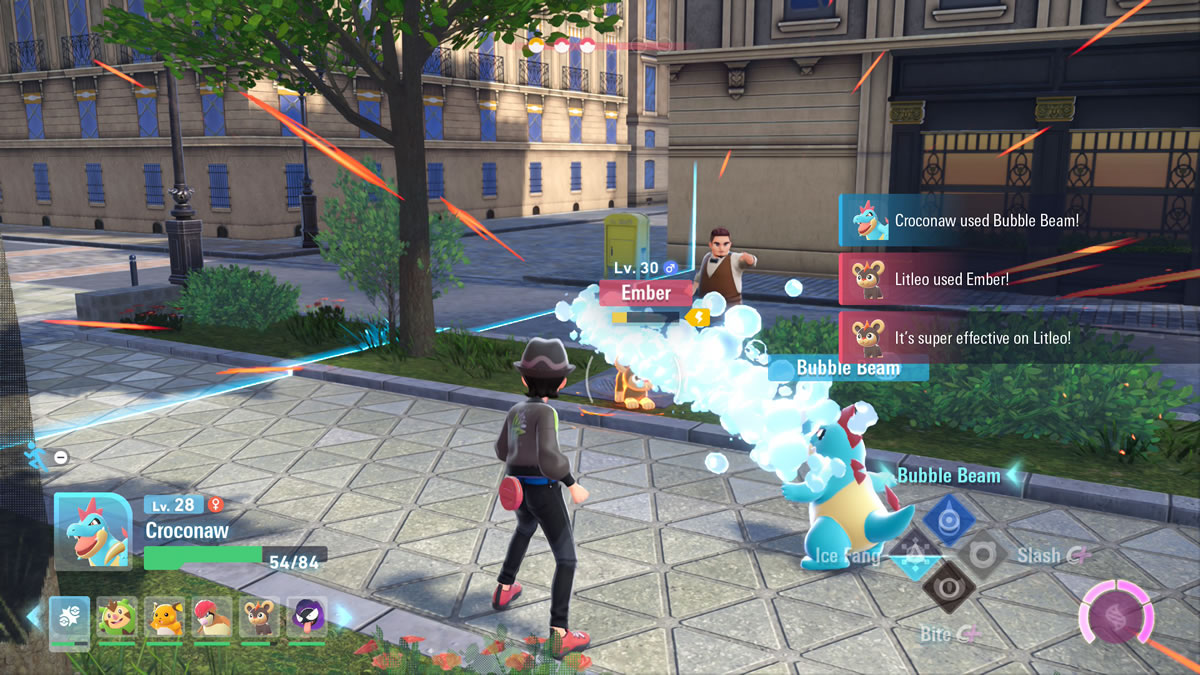Switch to Gastly in the party bar

tap(307, 618)
